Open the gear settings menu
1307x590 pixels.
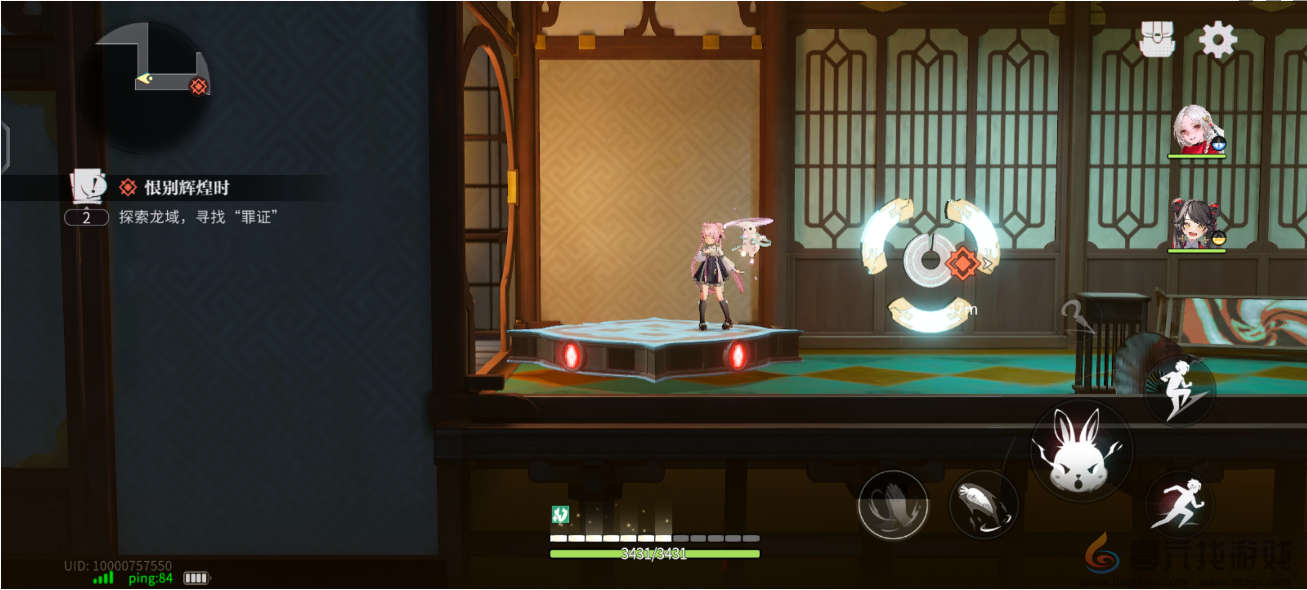pyautogui.click(x=1217, y=40)
